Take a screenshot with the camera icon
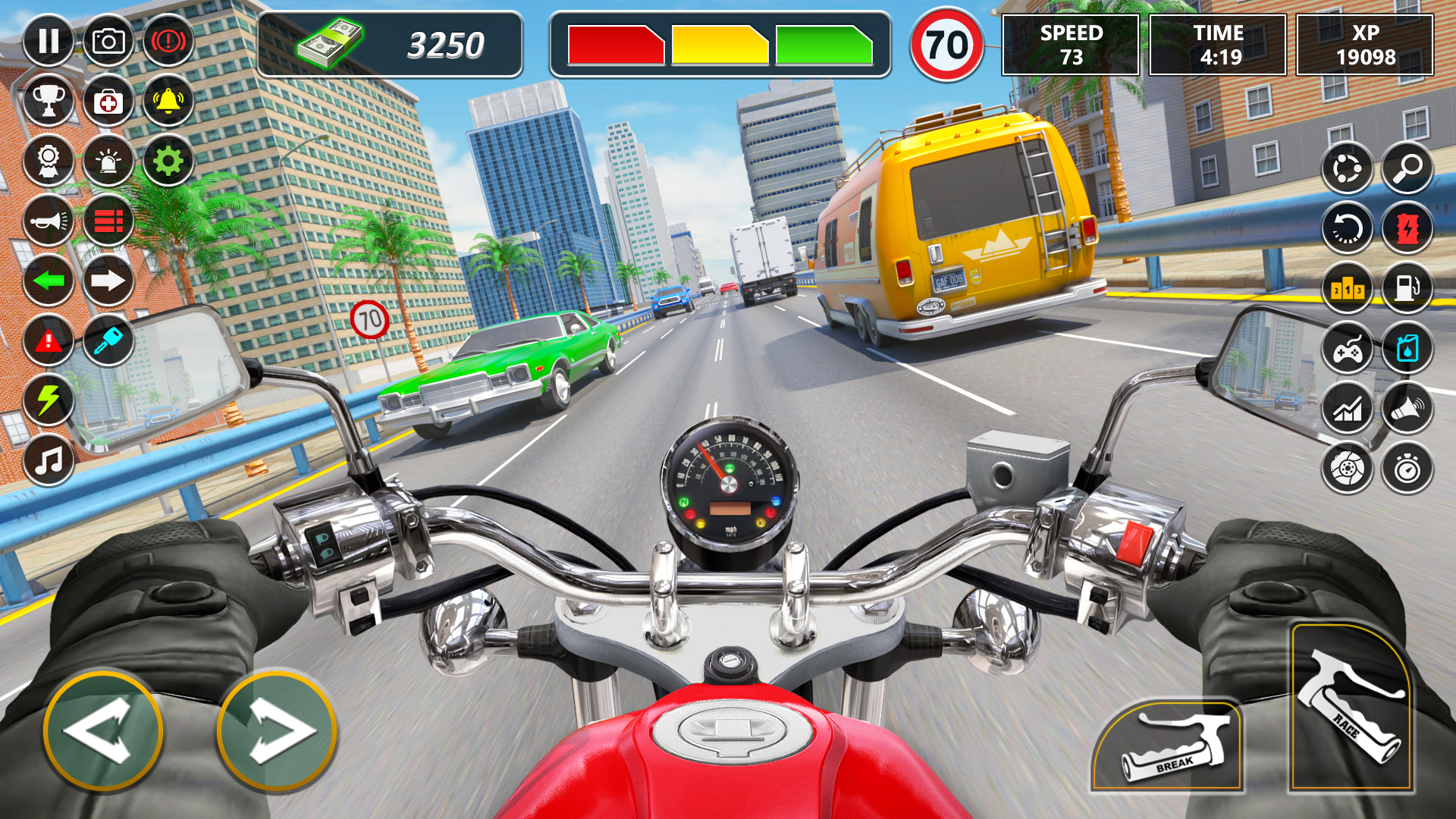 coord(108,41)
